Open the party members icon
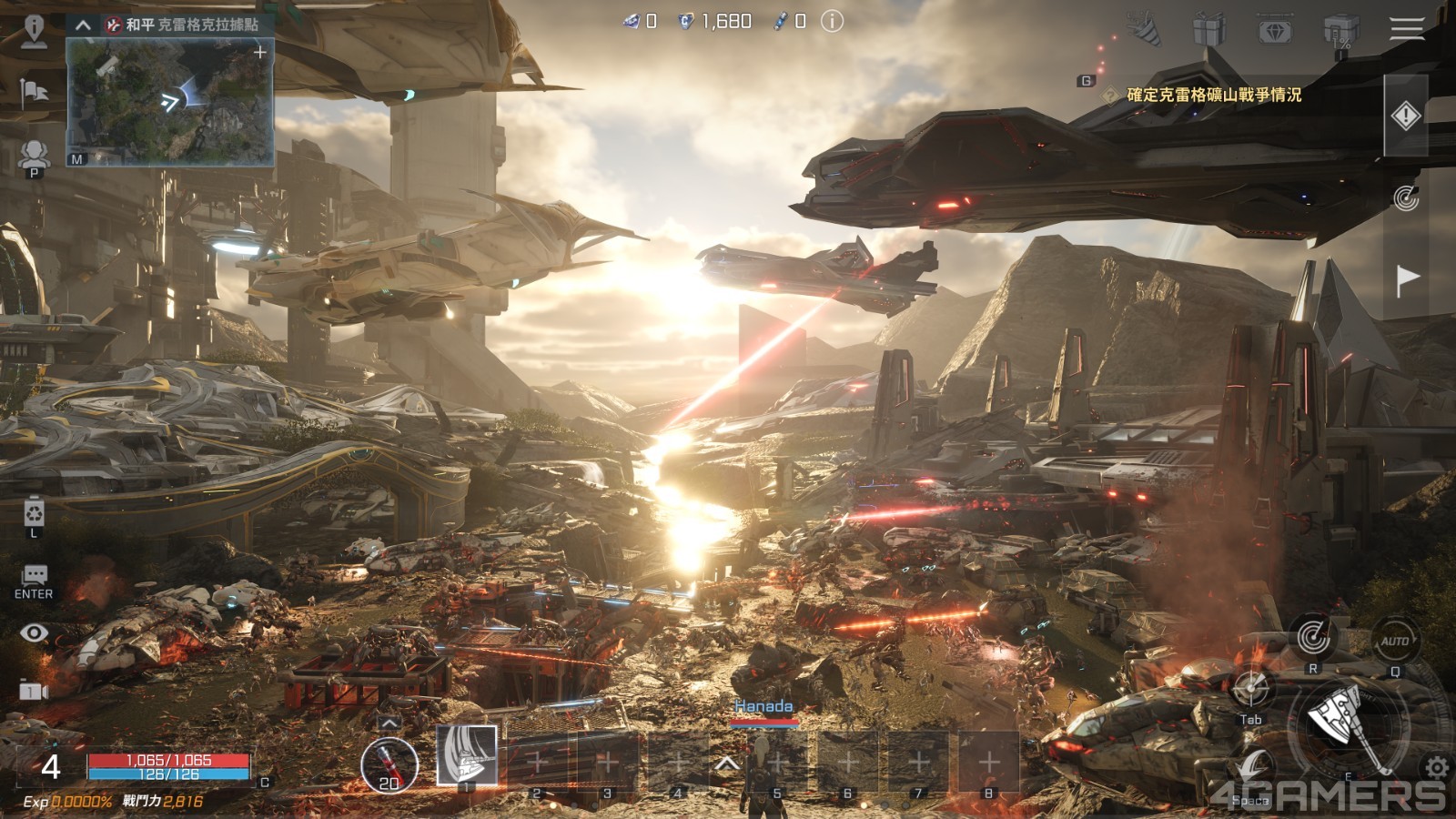 34,153
